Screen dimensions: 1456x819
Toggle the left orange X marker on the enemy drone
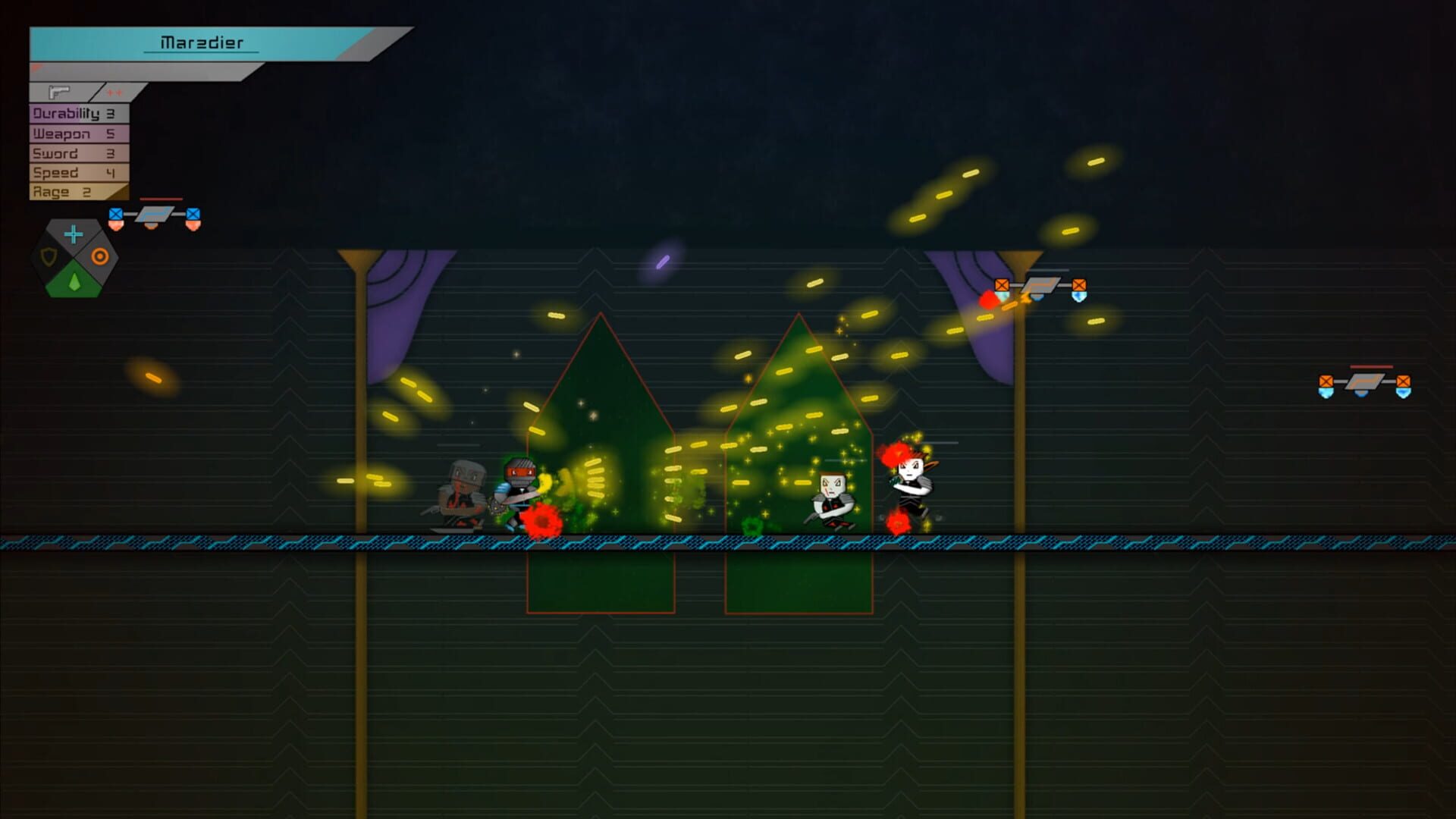(x=1001, y=284)
